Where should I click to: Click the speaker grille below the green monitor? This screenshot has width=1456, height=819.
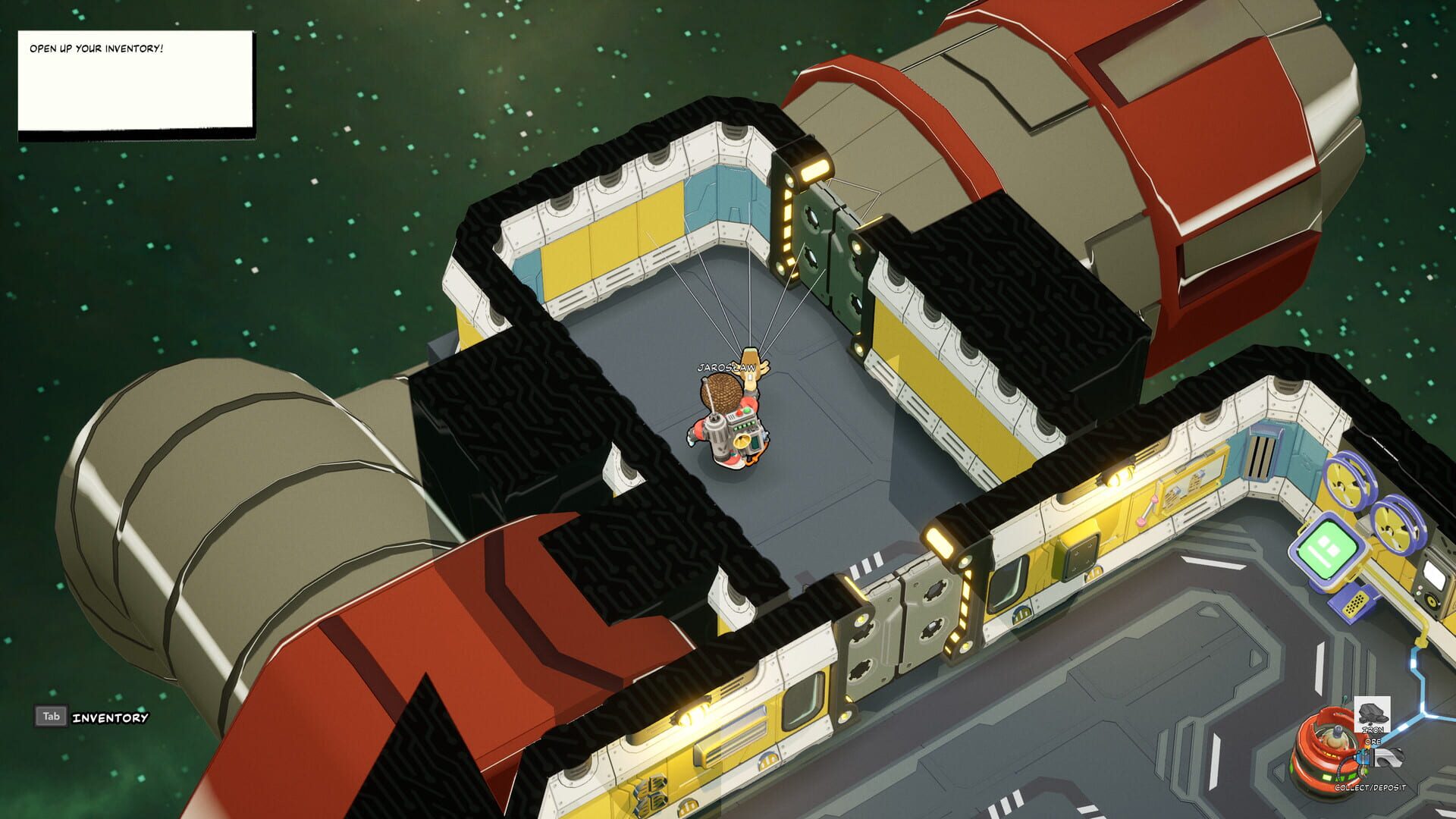tap(1357, 603)
